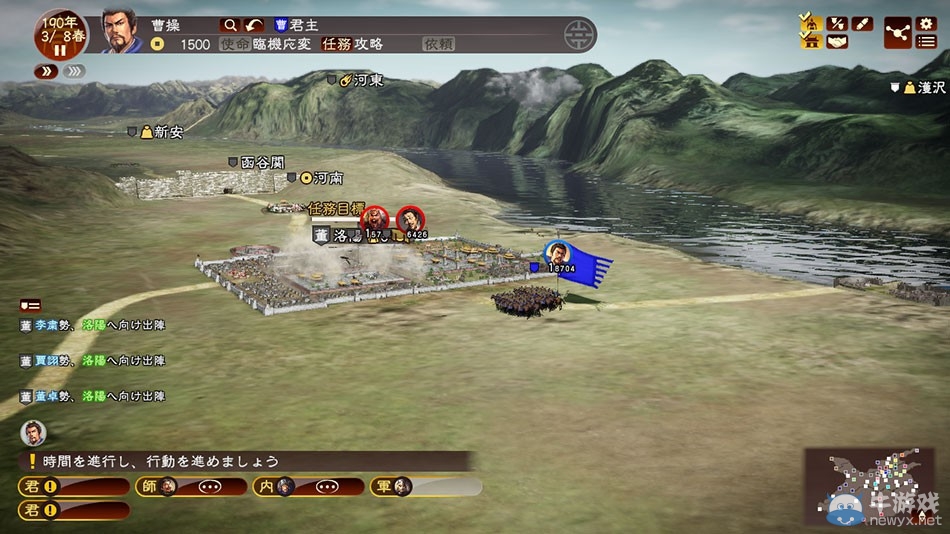Screen dimensions: 950x534
Task: Open the network relations diagram button
Action: coord(897,32)
